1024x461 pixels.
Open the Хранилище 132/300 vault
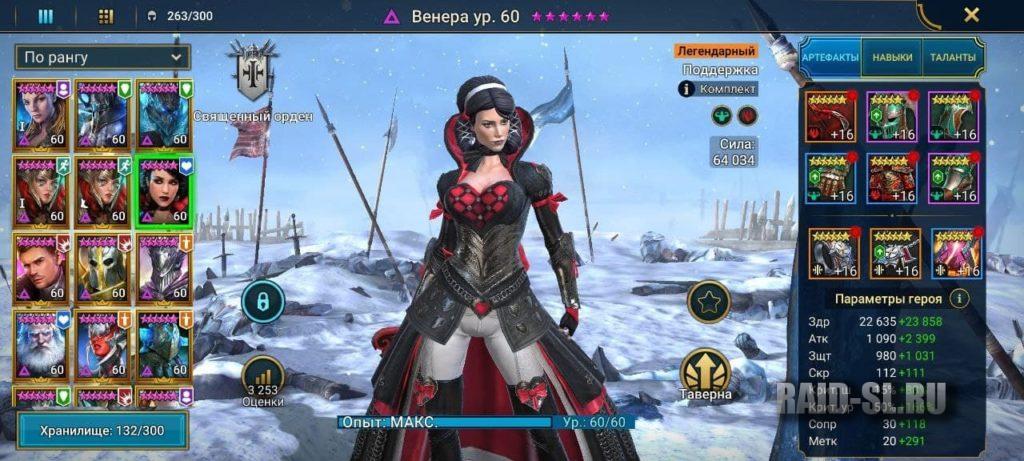tap(102, 429)
